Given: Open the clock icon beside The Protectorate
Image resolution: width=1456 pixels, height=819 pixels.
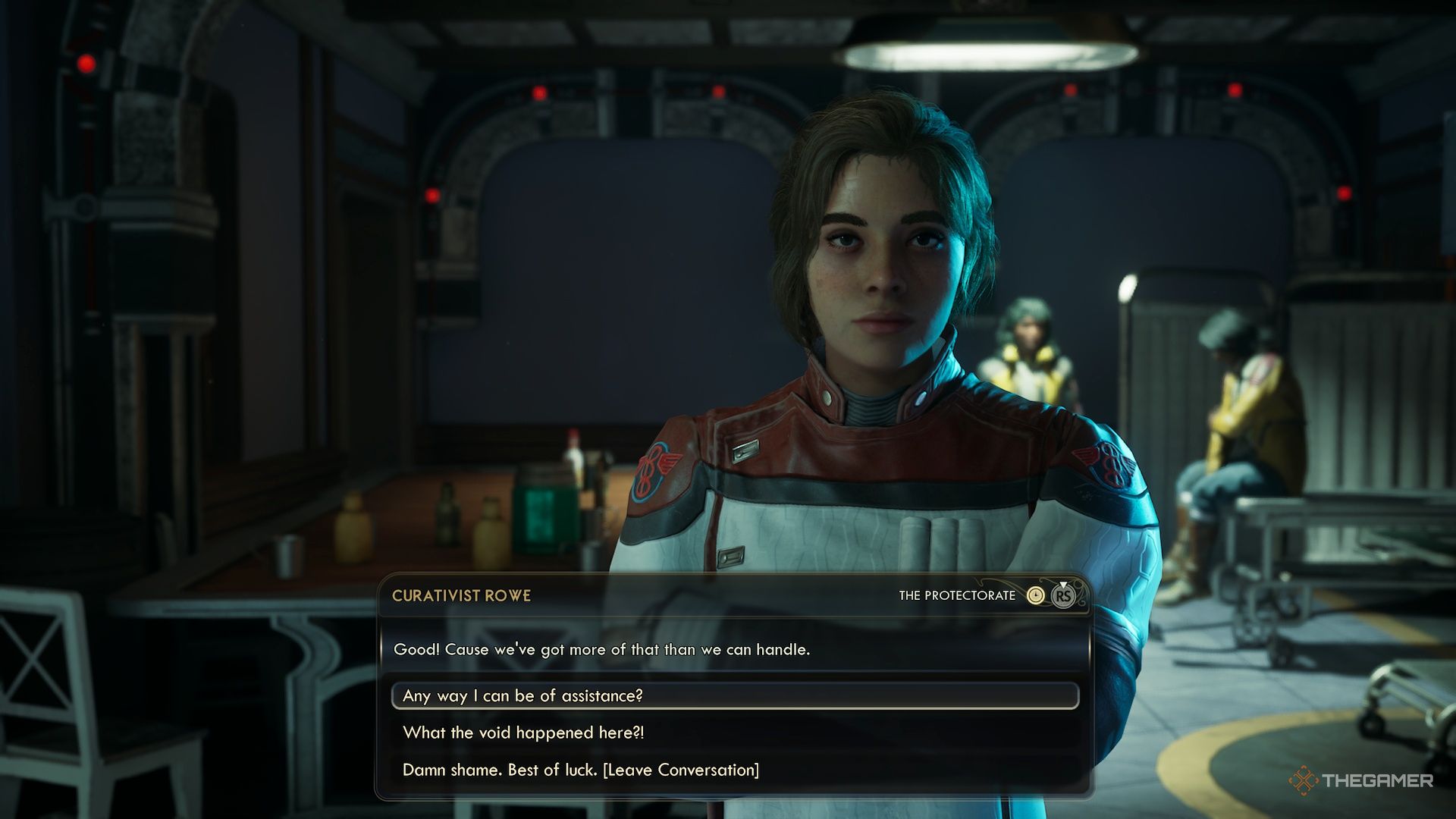Looking at the screenshot, I should (x=1035, y=596).
